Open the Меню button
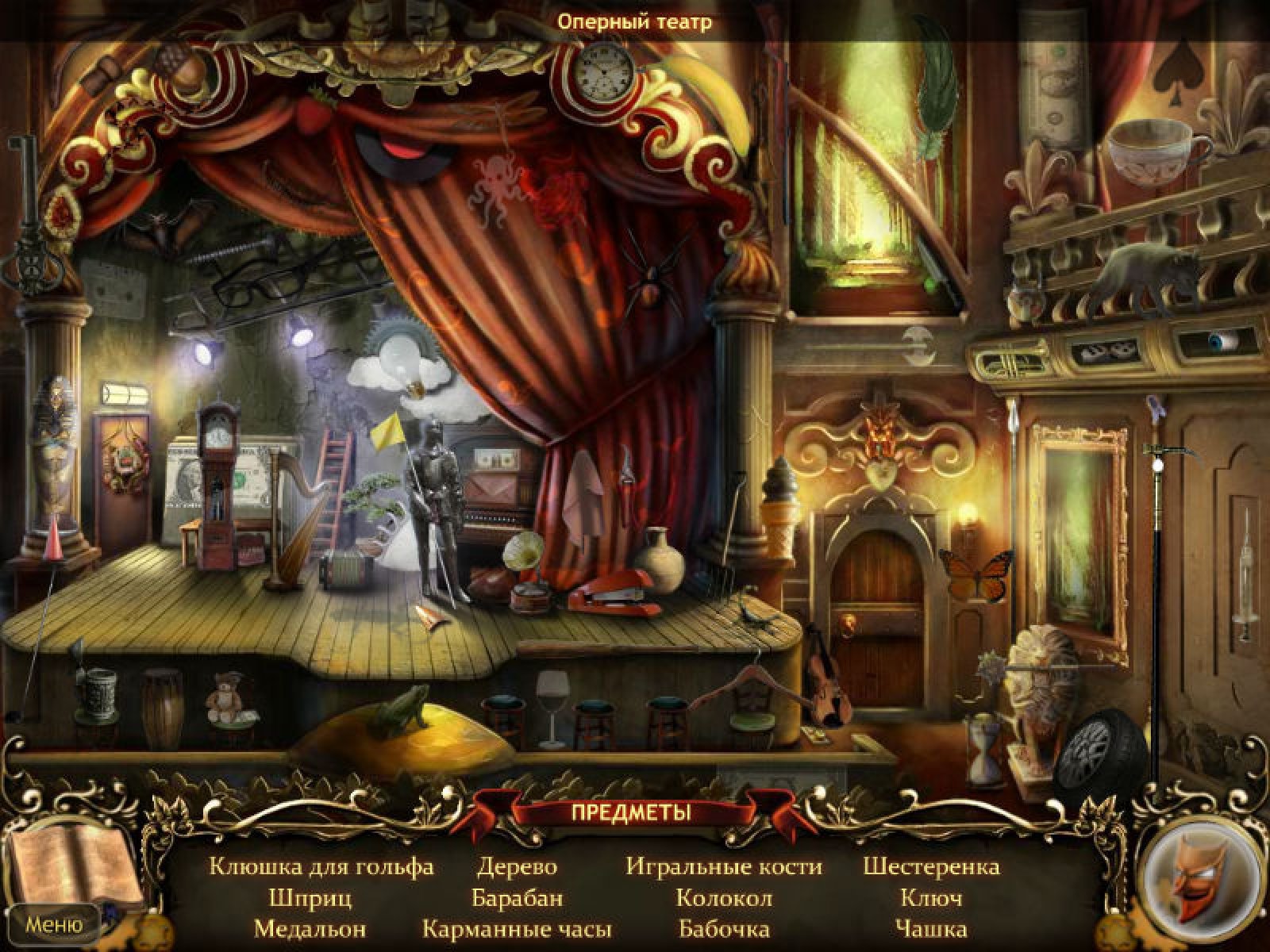The image size is (1270, 952). [54, 924]
